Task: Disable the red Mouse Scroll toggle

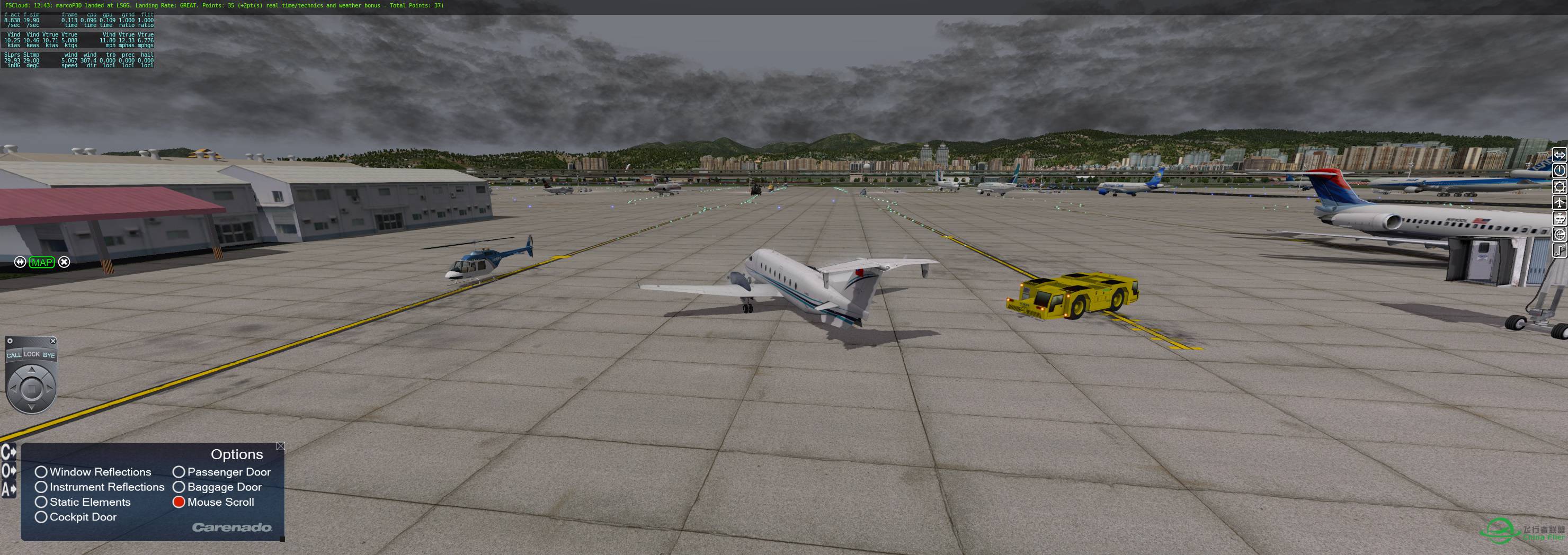Action: tap(179, 502)
